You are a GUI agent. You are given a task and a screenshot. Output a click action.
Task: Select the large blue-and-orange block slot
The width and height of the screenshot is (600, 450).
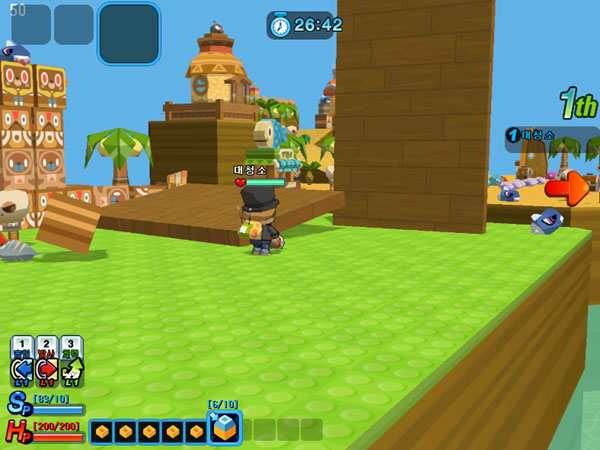[224, 428]
